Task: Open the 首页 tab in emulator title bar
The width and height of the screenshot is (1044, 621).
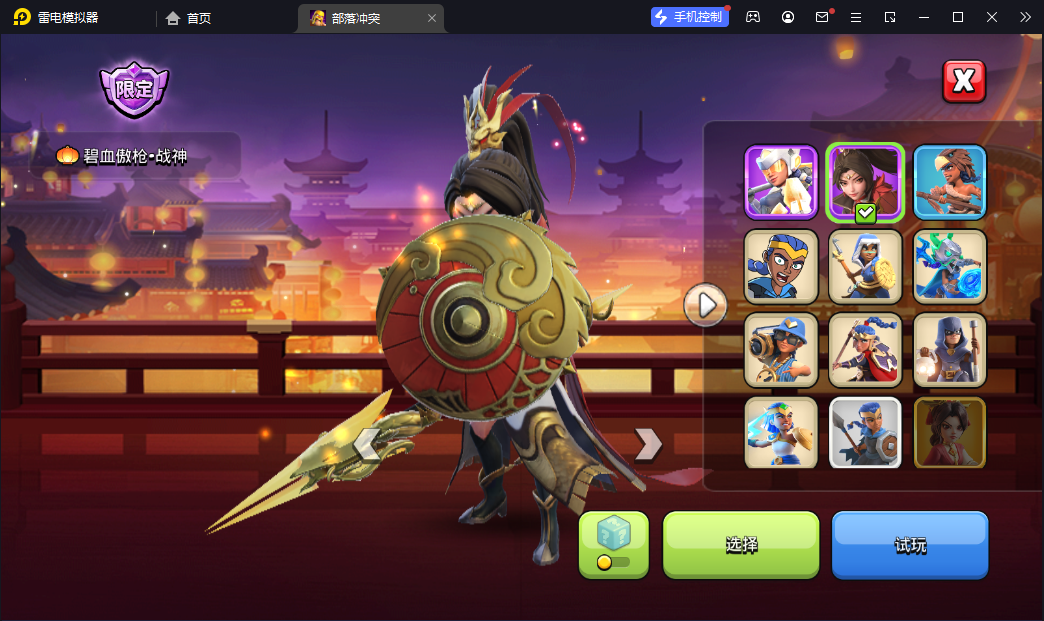Action: pos(189,18)
